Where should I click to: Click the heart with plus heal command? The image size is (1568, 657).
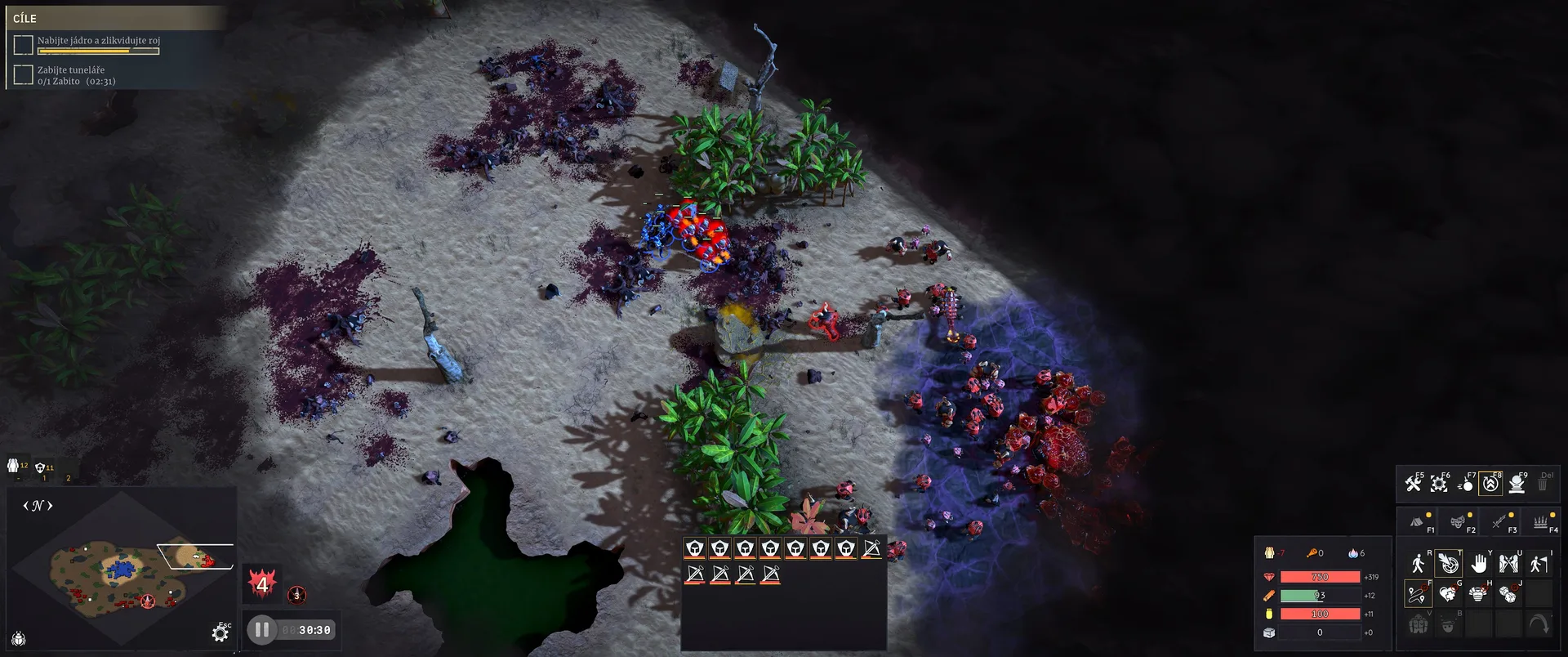click(1448, 594)
